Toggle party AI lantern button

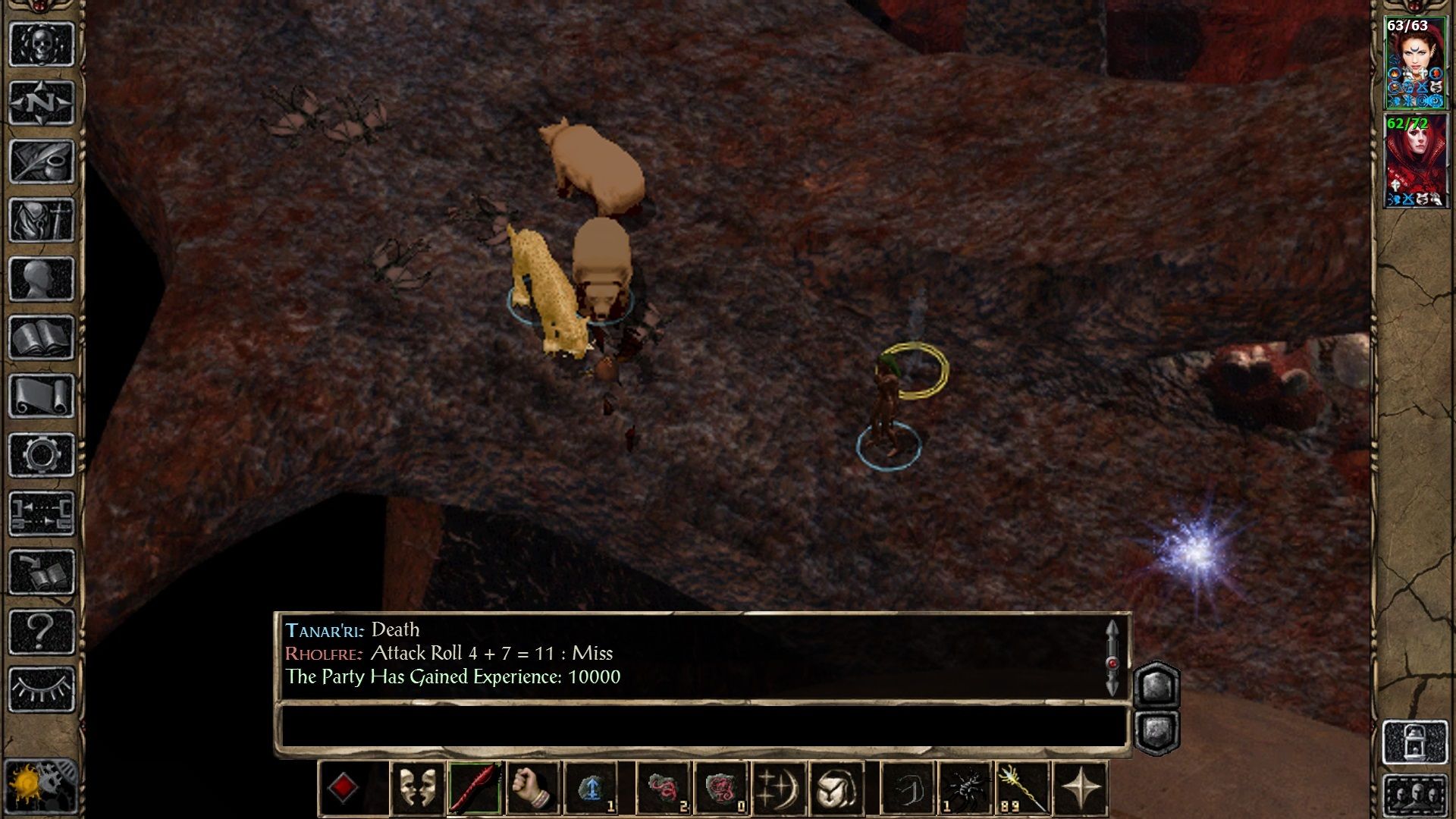(1415, 742)
